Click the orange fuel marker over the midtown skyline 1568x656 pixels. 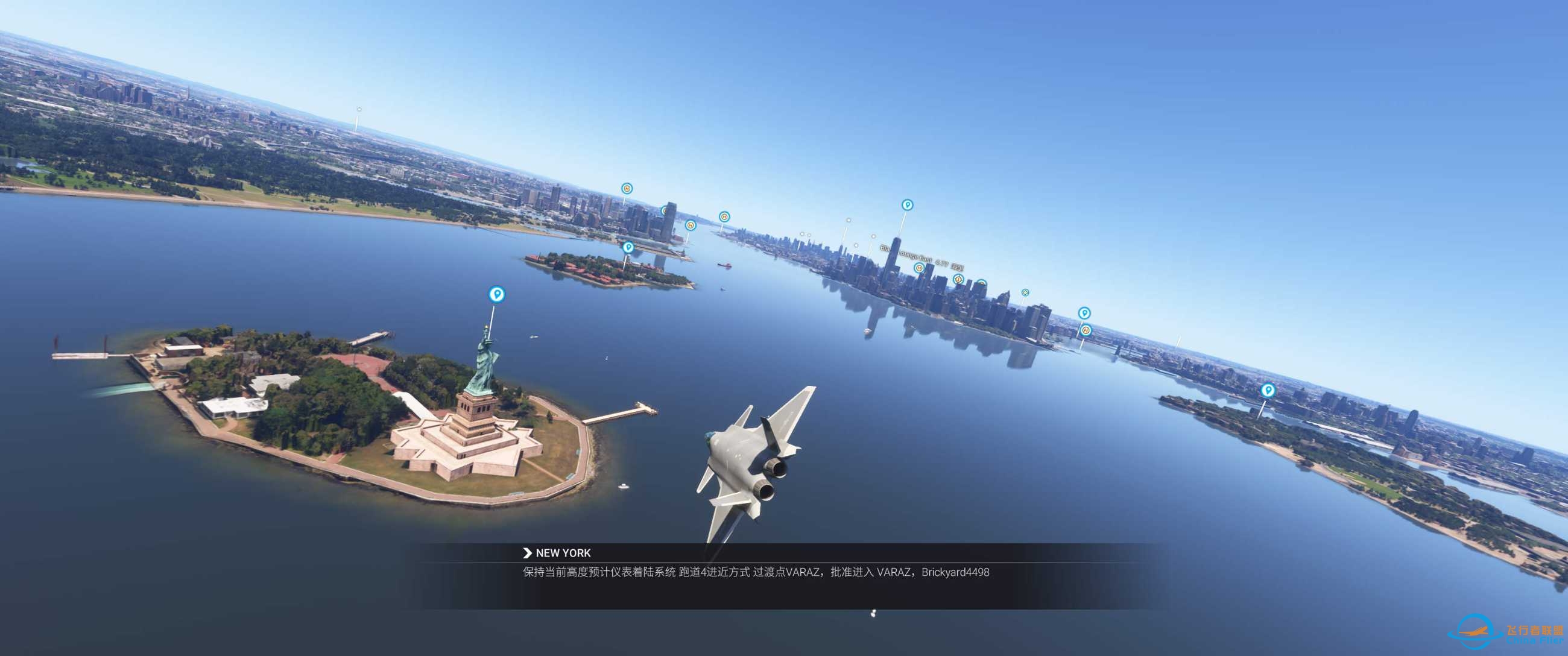coord(959,282)
